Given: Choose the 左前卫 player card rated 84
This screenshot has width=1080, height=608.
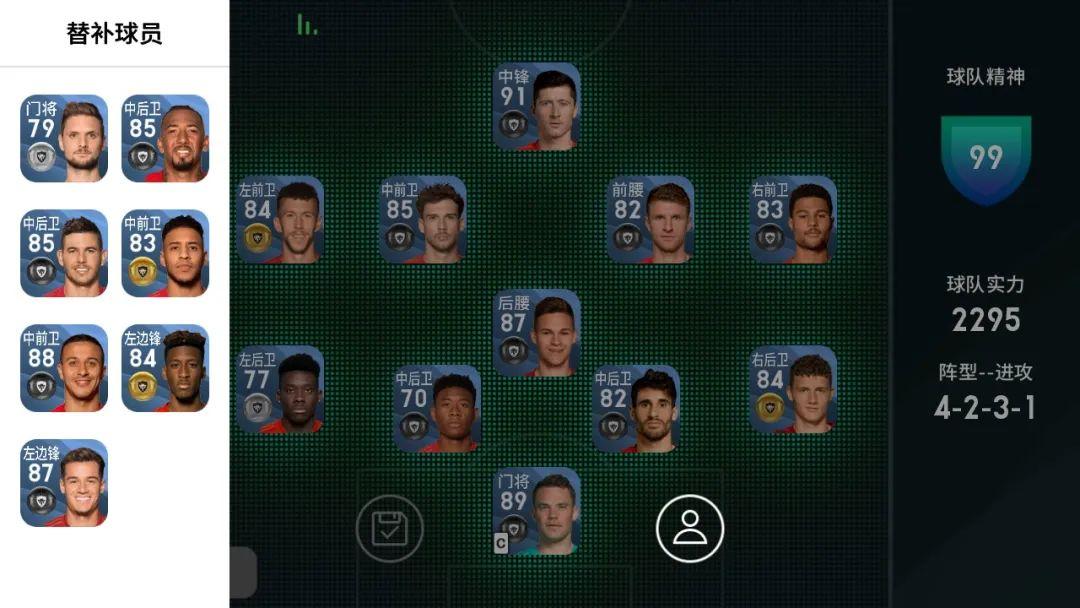Looking at the screenshot, I should pyautogui.click(x=280, y=220).
